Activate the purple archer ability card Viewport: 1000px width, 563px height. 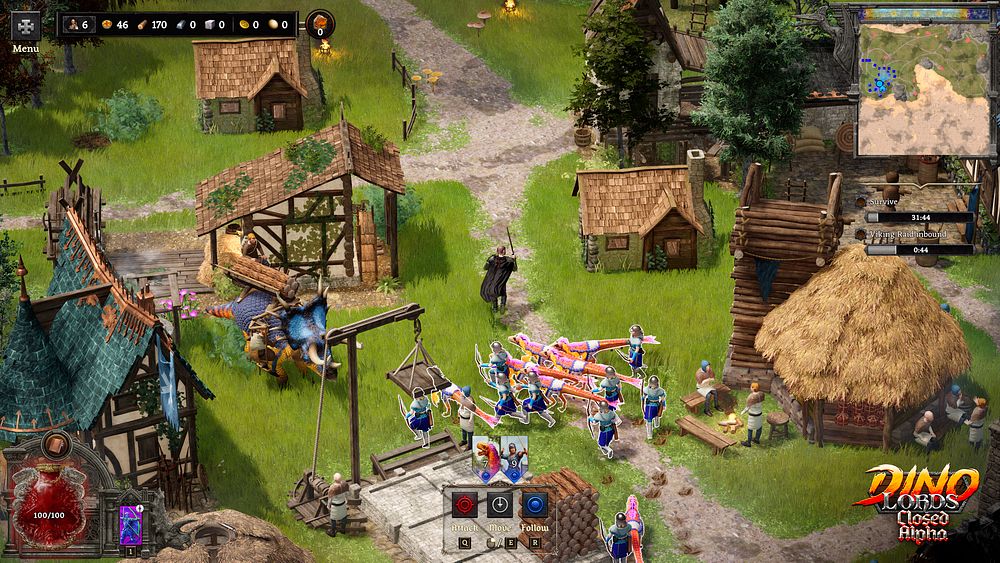click(x=130, y=524)
